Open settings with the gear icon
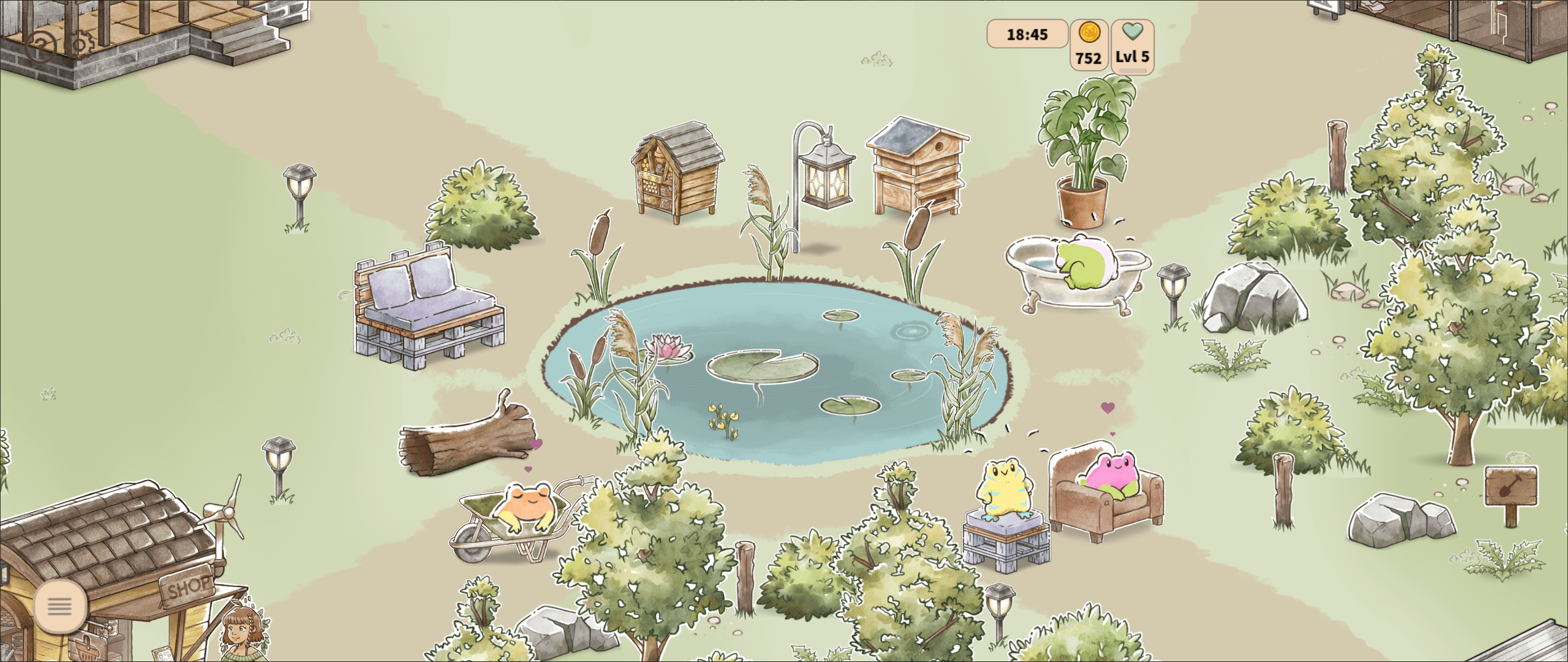Viewport: 1568px width, 662px height. point(80,44)
